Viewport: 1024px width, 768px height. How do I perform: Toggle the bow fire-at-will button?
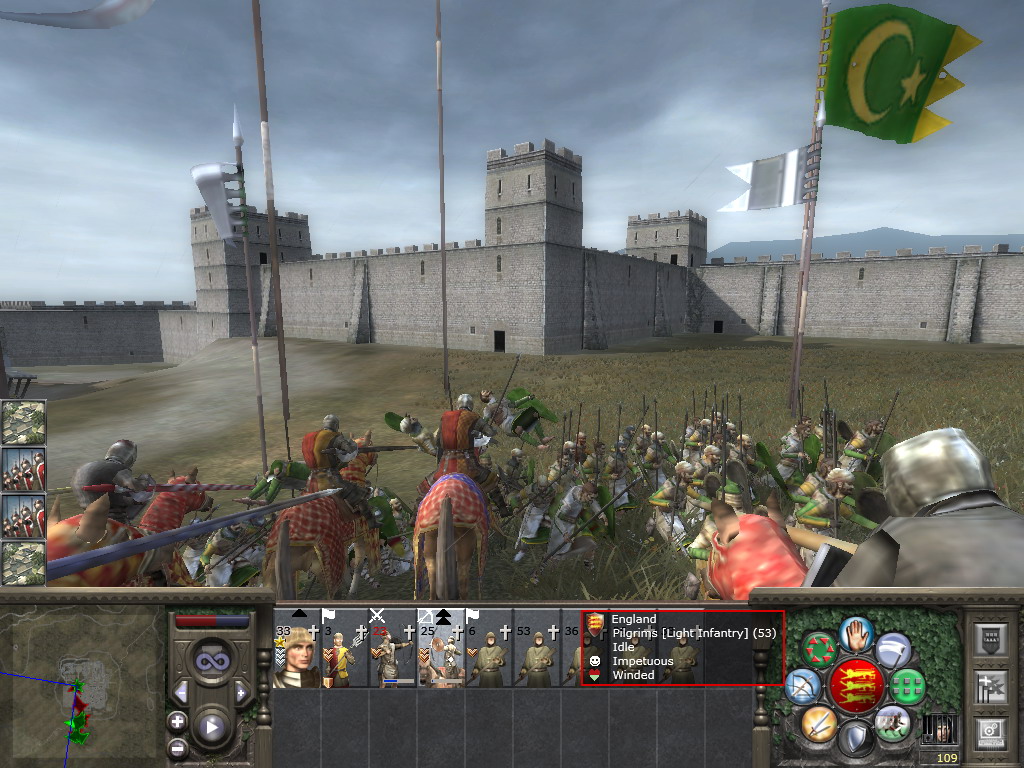[x=804, y=686]
